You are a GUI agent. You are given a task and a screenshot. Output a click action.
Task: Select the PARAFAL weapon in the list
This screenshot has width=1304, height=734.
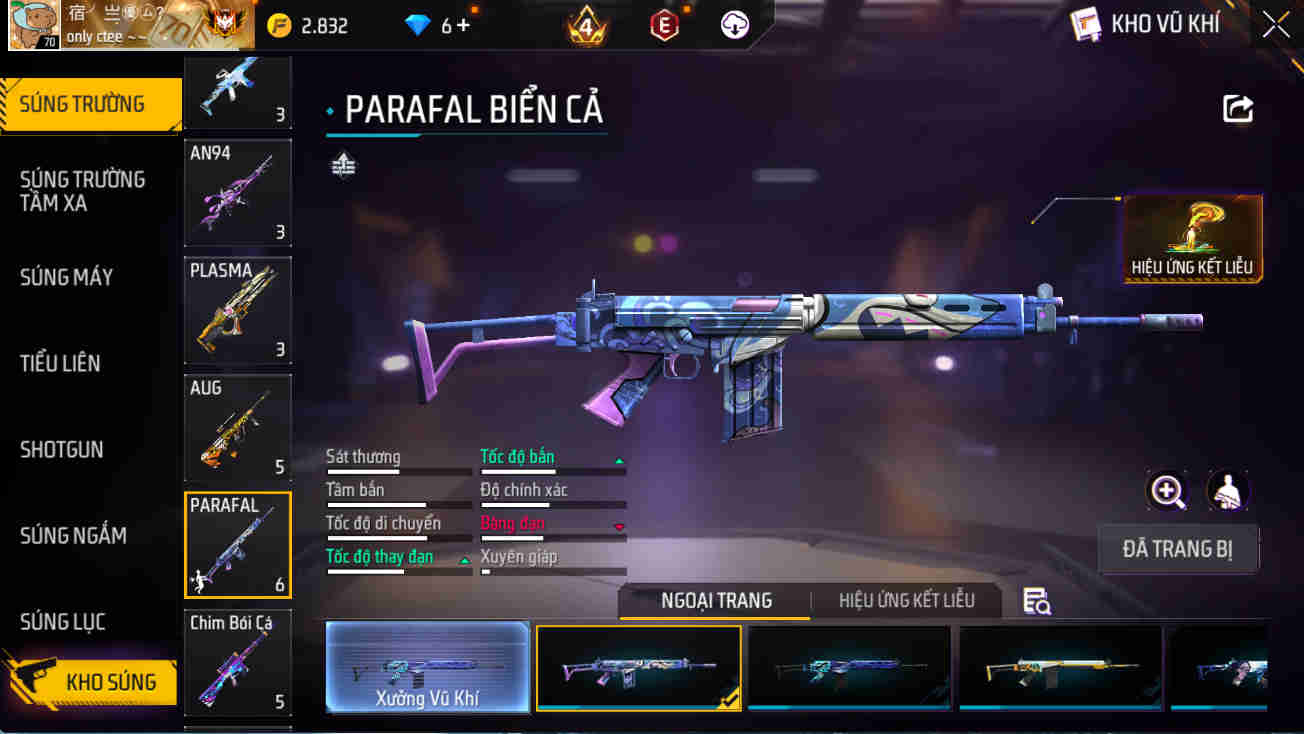click(237, 543)
